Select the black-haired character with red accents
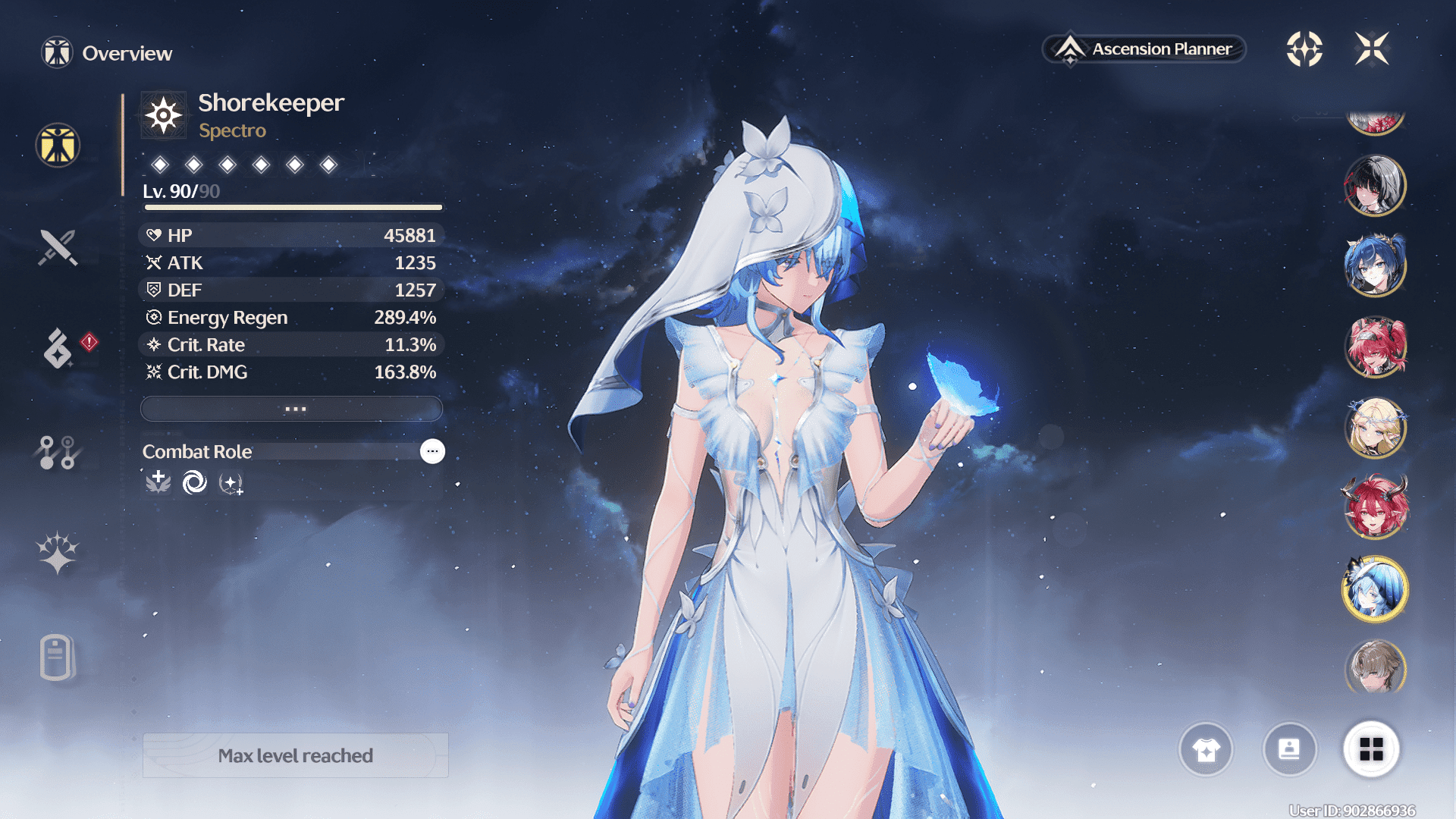 click(1375, 186)
